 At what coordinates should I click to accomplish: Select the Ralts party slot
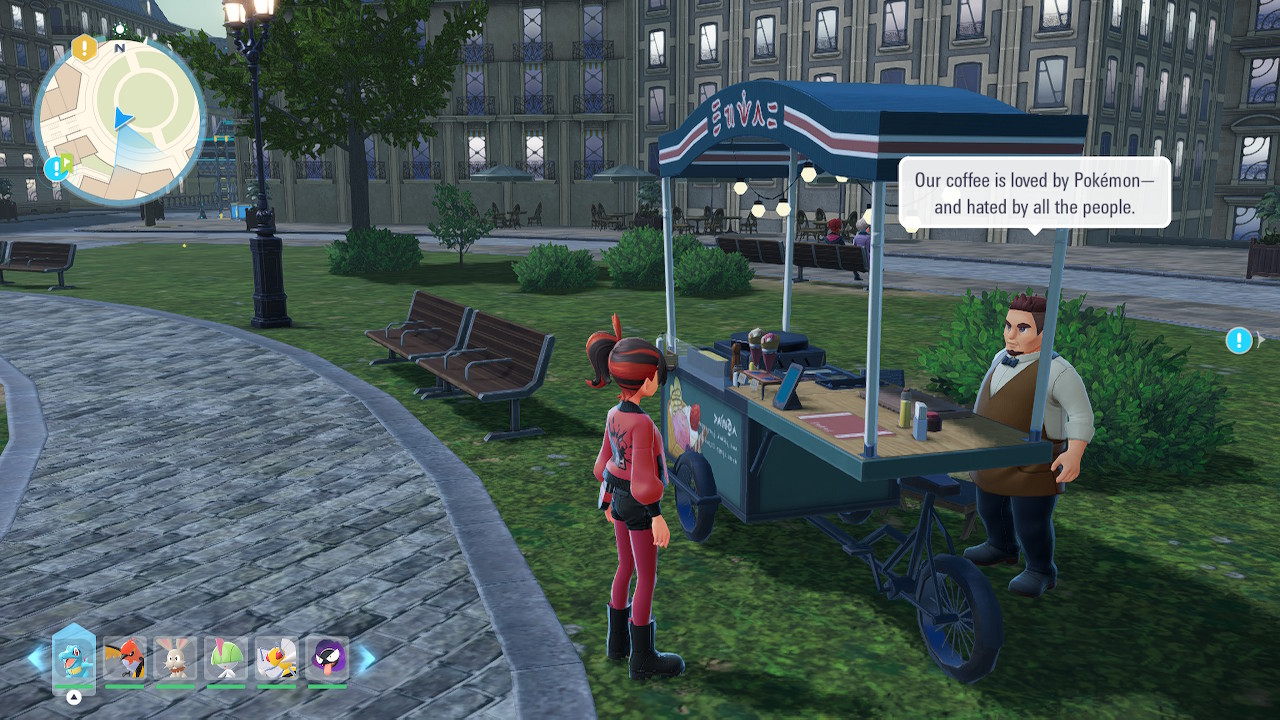tap(226, 659)
